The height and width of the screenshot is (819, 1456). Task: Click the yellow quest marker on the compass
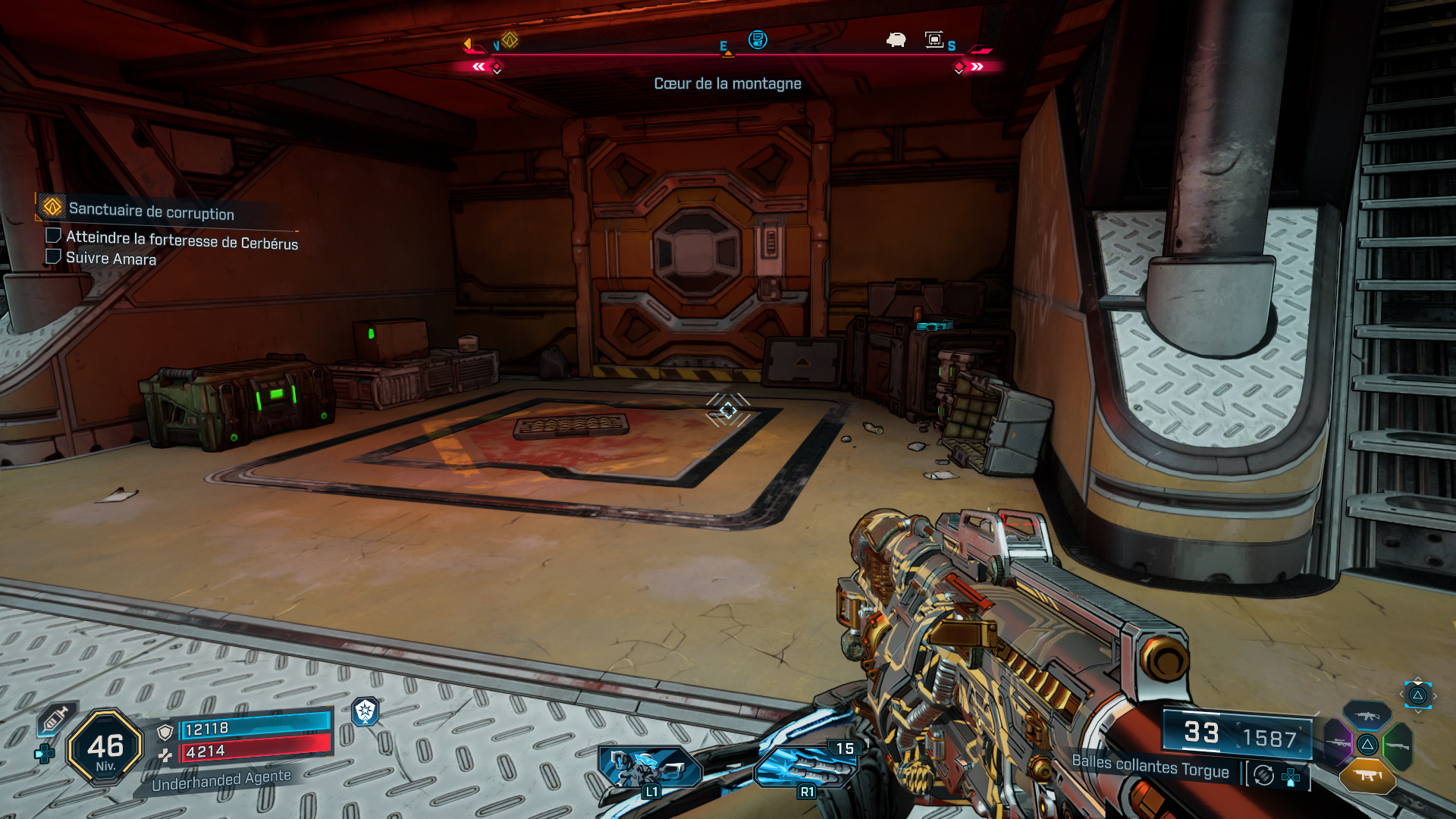click(x=510, y=39)
